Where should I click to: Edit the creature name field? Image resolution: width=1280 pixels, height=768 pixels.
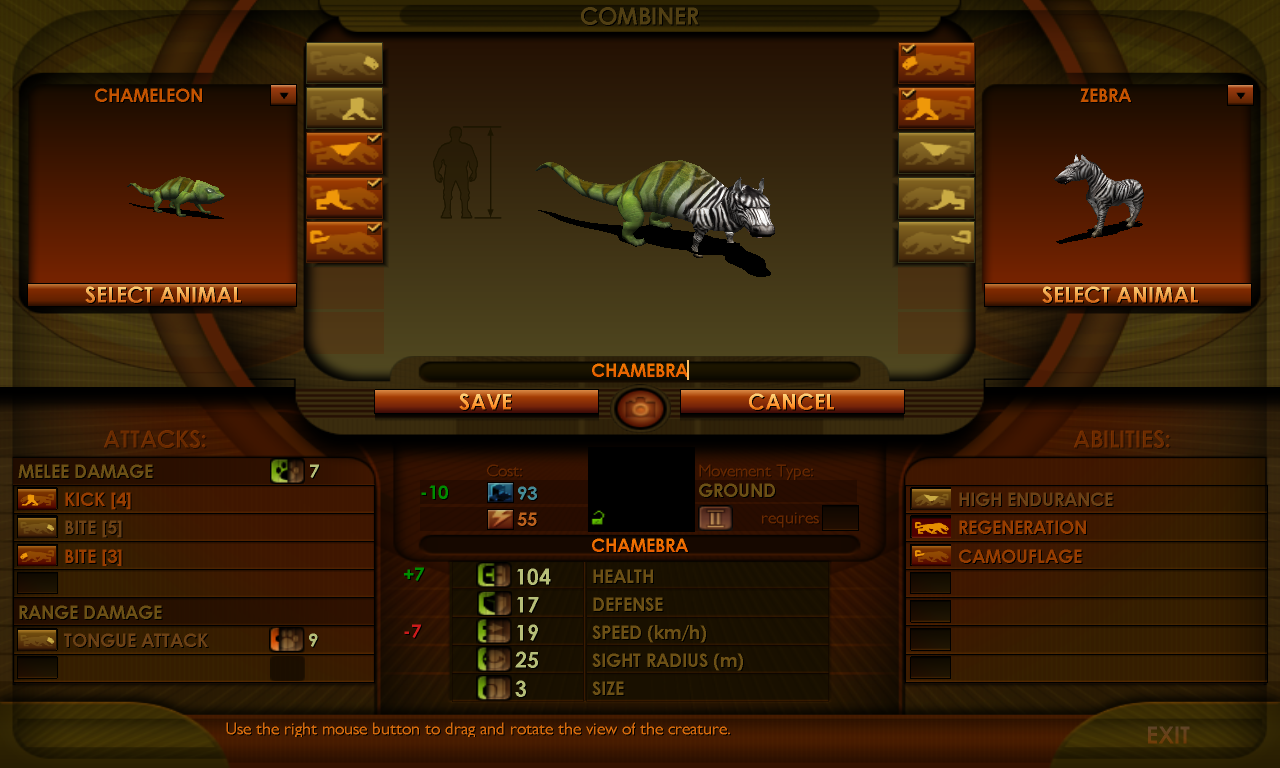click(x=640, y=371)
